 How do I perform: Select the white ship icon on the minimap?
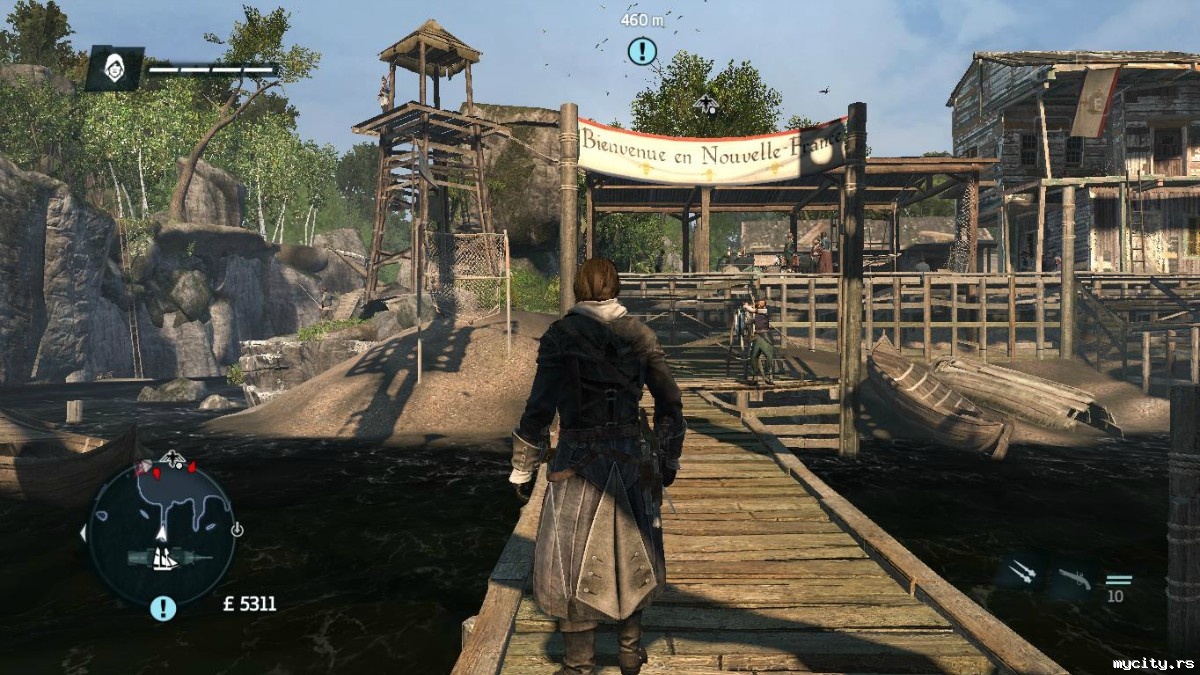click(x=165, y=559)
